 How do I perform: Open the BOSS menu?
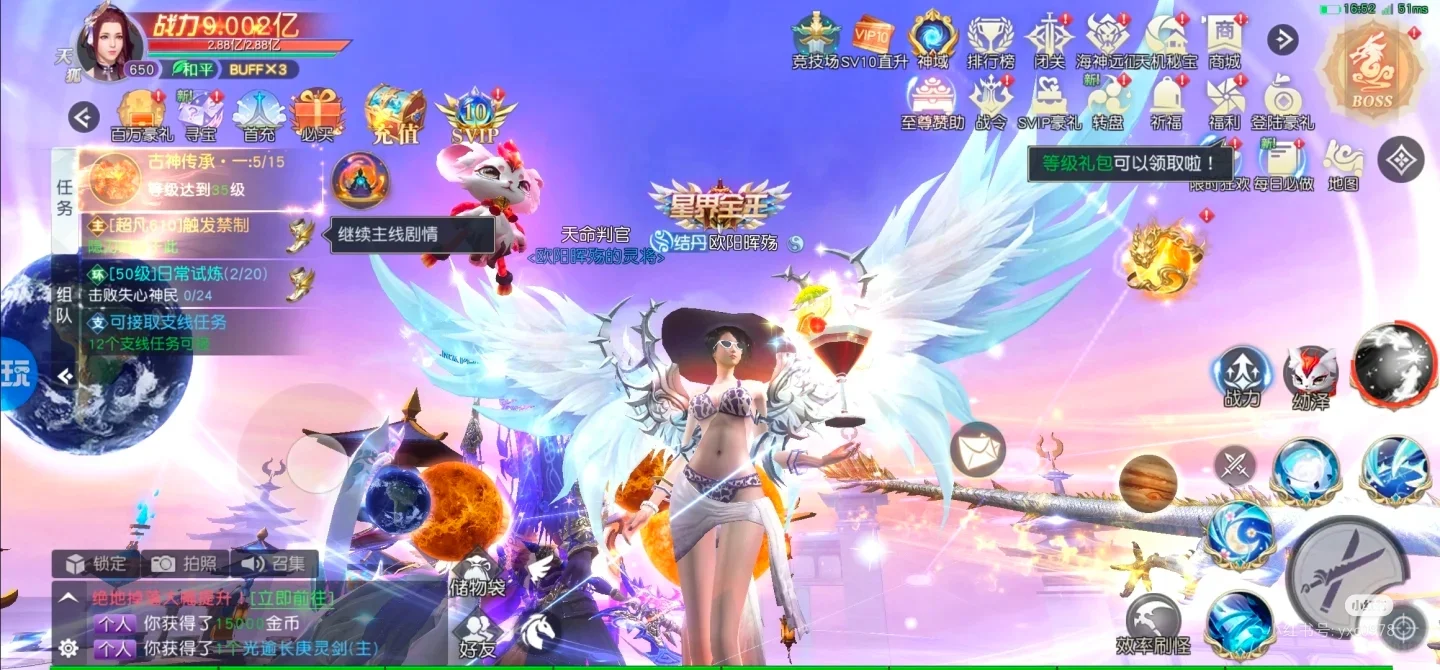[1371, 68]
